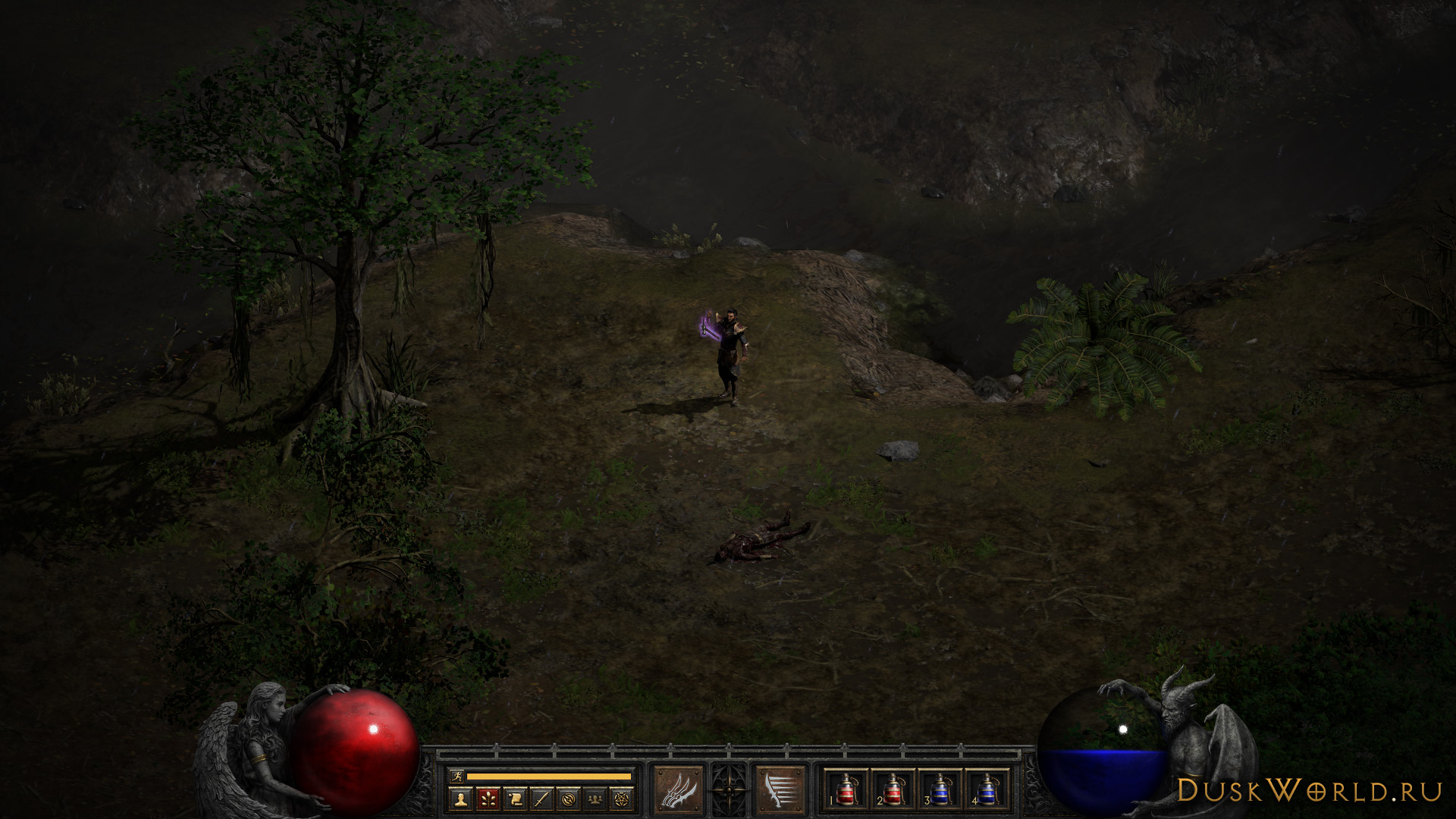Use the red healing potion in slot 2

point(893,789)
